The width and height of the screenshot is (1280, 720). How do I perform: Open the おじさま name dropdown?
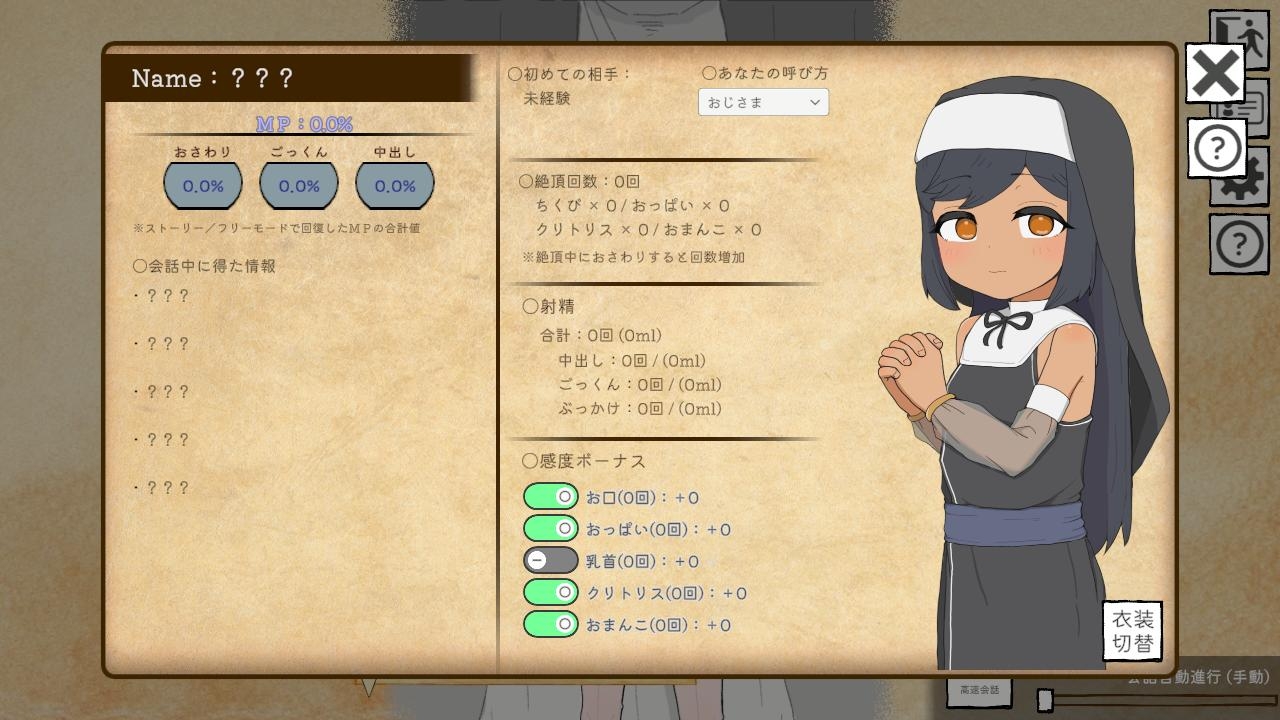point(763,102)
